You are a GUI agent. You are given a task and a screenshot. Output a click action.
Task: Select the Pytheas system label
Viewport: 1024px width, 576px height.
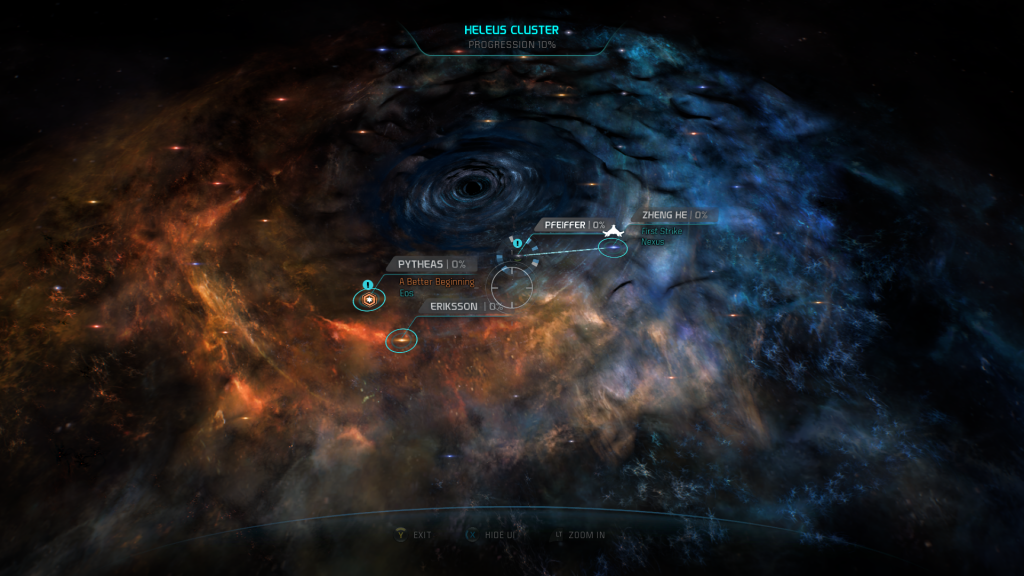coord(420,264)
